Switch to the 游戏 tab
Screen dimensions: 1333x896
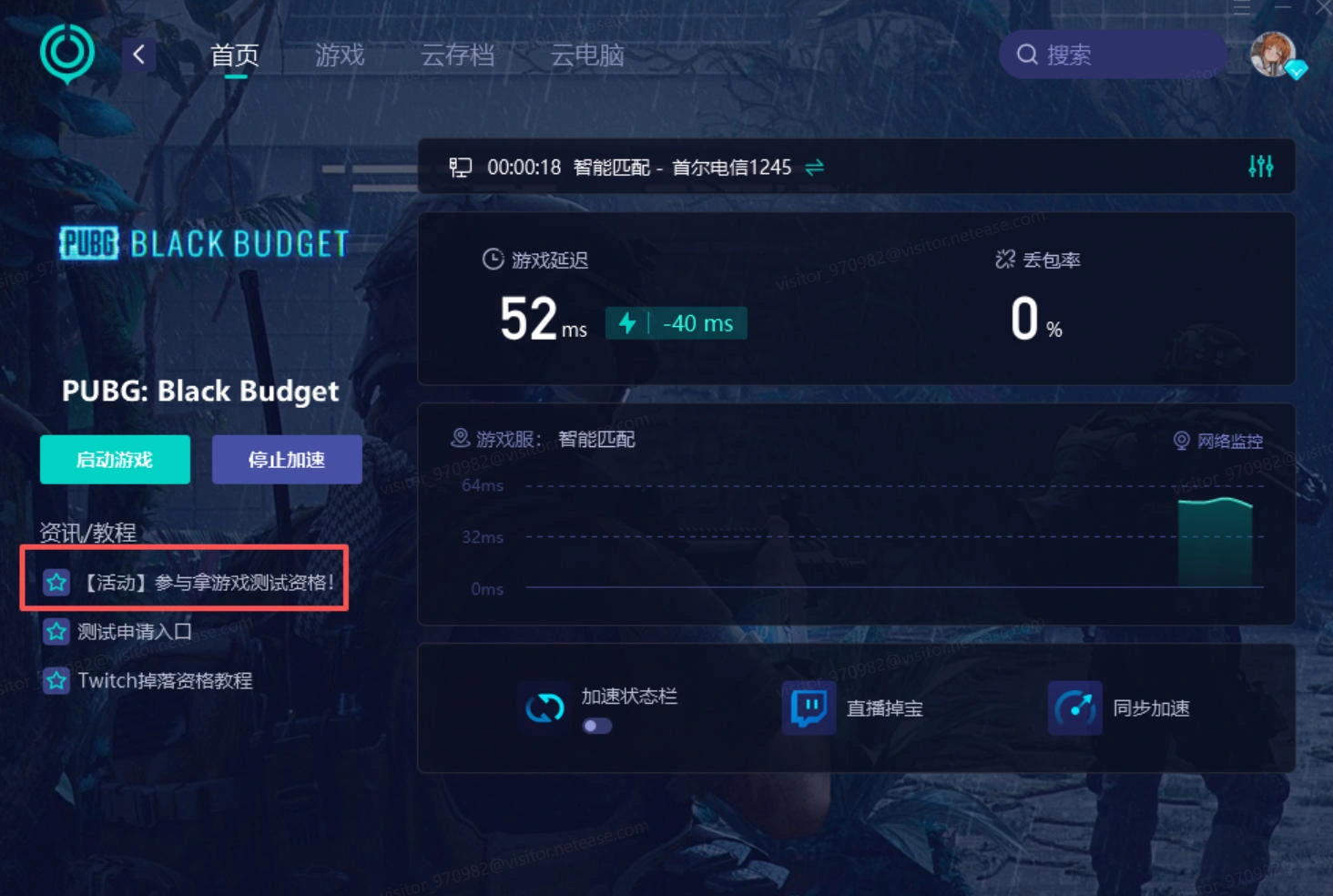coord(341,56)
